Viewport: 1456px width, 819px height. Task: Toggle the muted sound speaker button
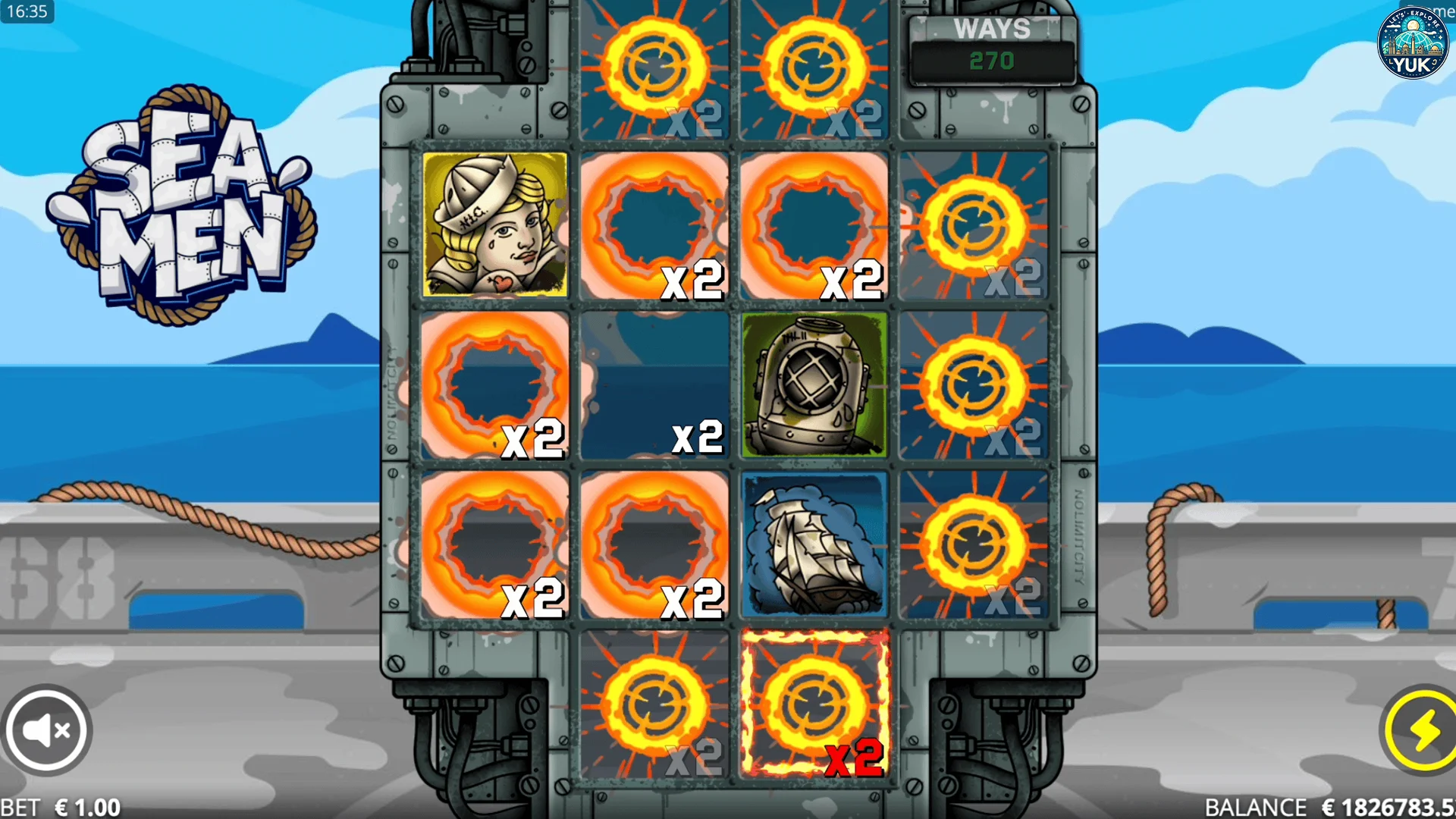click(x=47, y=730)
